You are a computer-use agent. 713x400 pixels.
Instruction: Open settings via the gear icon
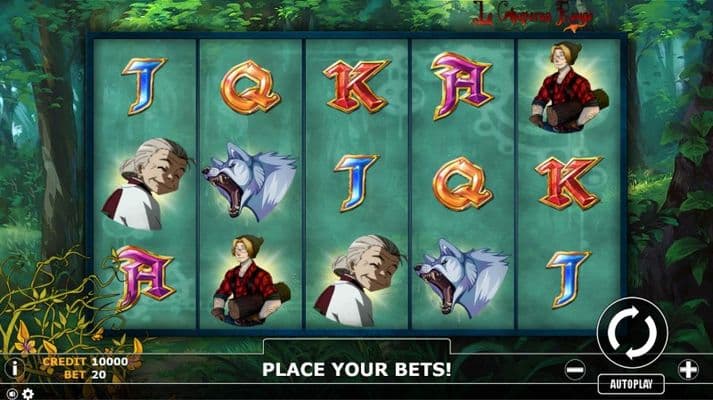pyautogui.click(x=27, y=393)
